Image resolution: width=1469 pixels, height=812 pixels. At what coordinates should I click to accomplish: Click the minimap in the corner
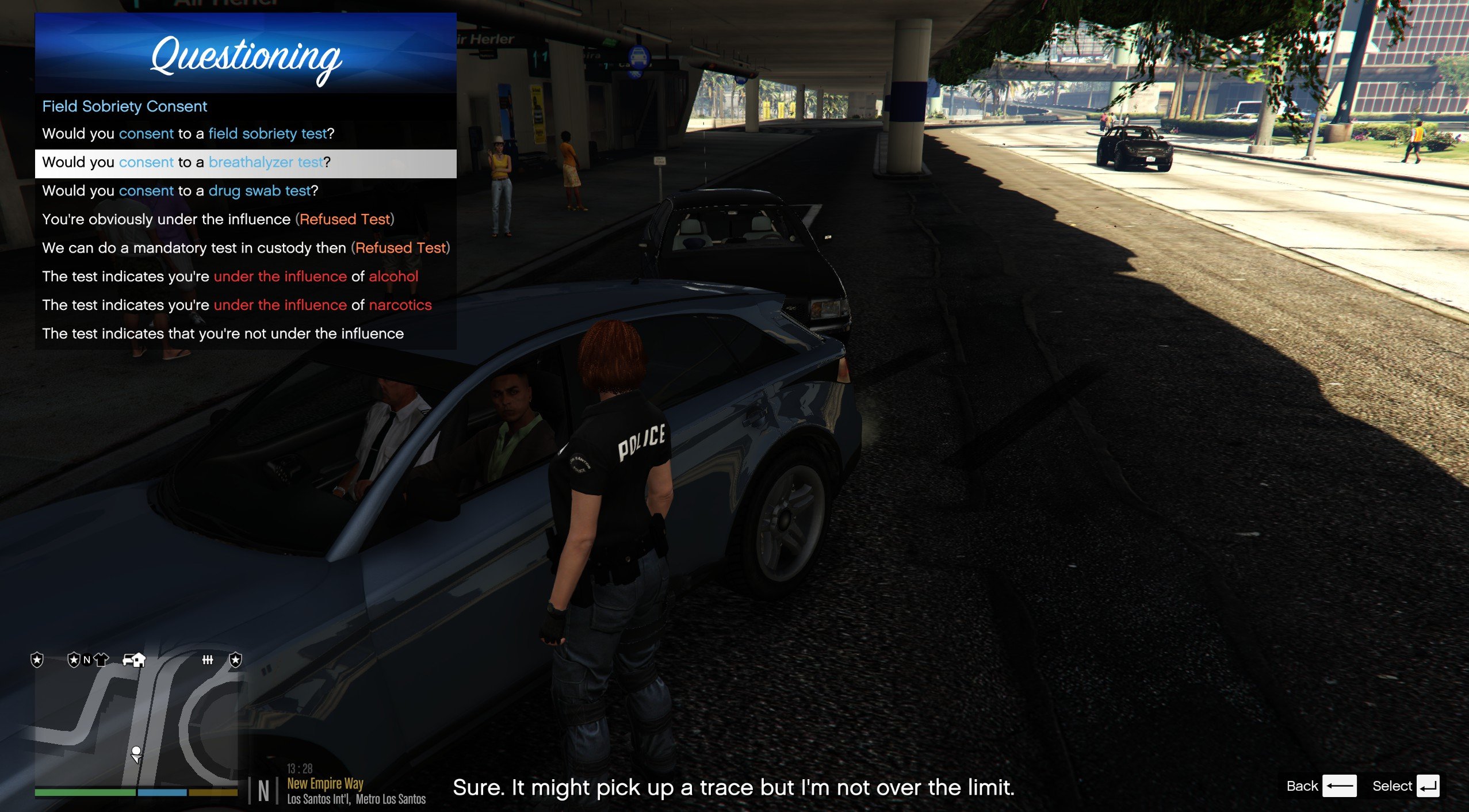136,725
